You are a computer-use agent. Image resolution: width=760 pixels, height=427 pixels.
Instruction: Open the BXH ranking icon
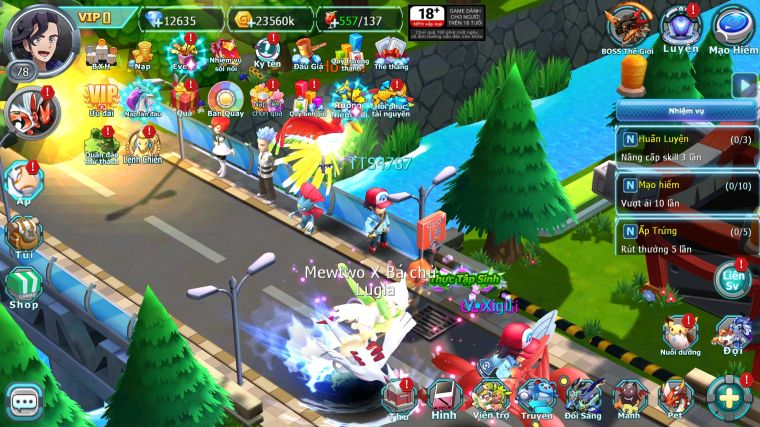click(x=100, y=53)
